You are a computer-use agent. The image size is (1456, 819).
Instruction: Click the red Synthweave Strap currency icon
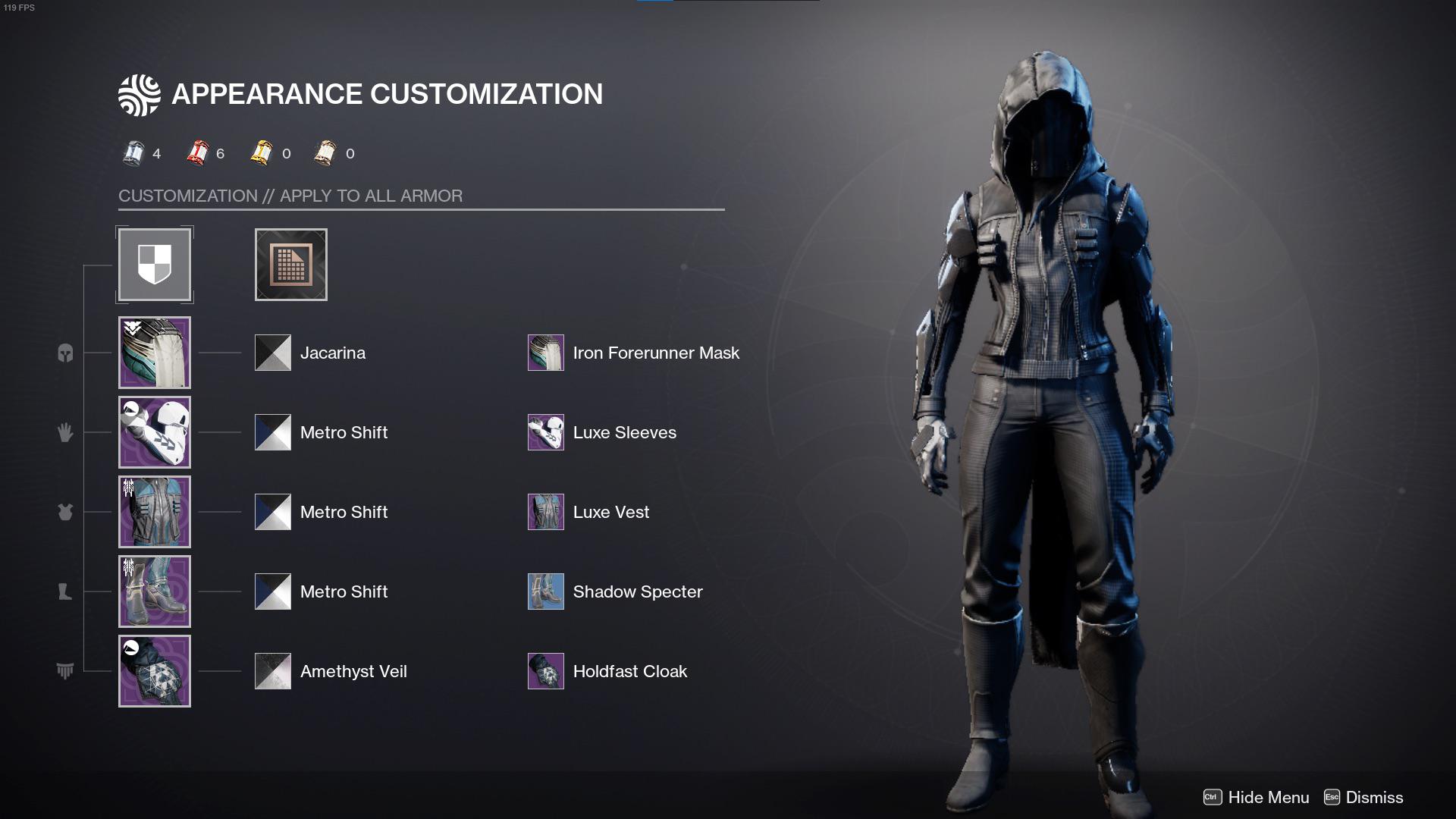(198, 152)
